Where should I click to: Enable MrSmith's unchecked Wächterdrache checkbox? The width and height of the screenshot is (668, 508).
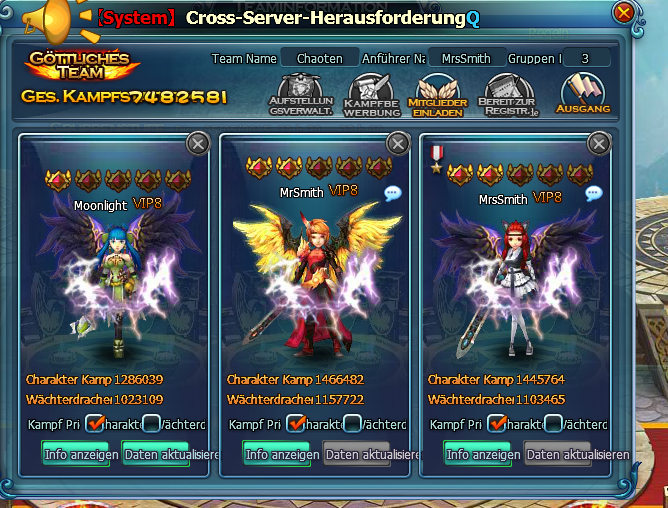352,424
